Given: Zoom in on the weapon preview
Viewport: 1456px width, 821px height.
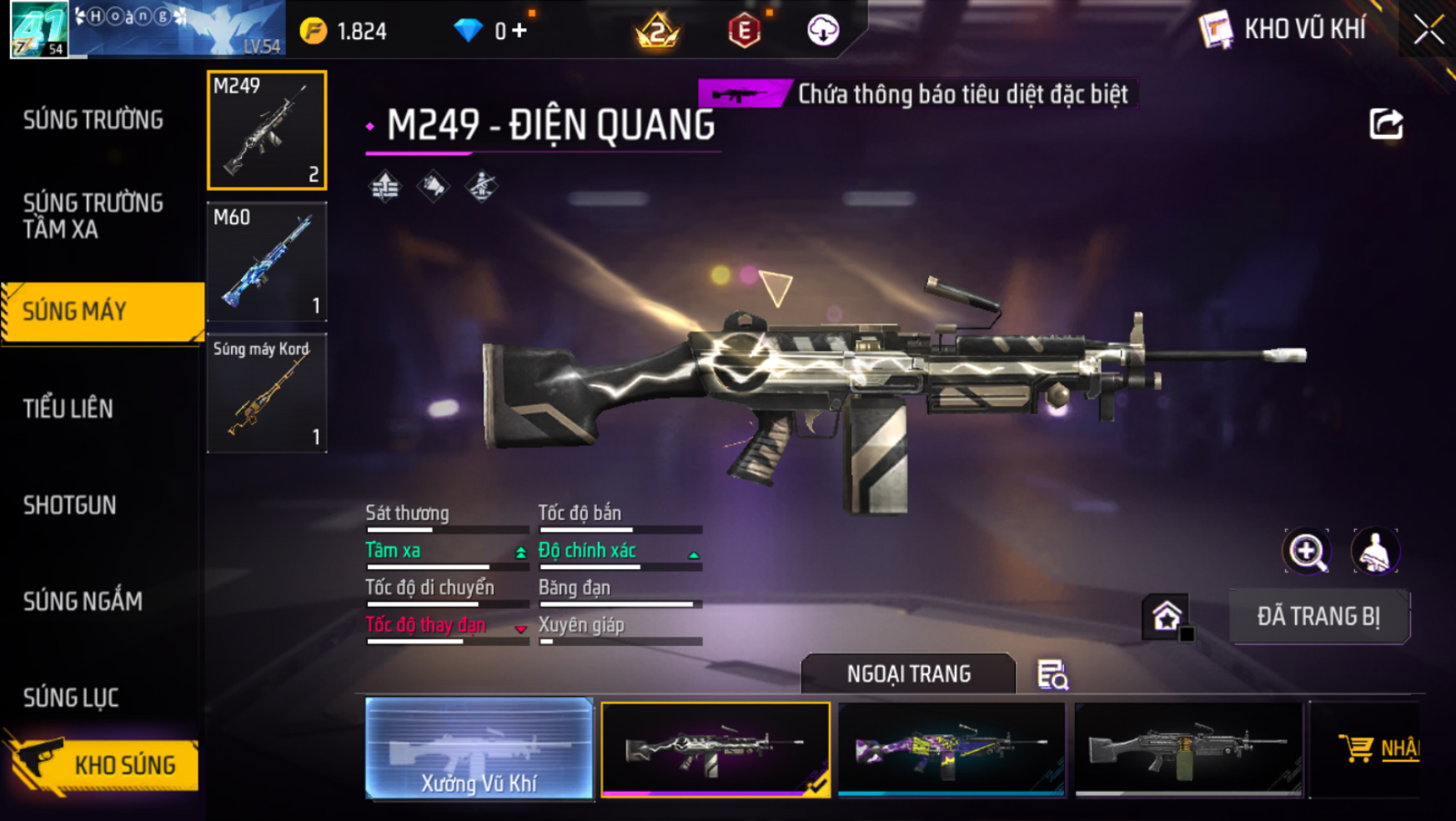Looking at the screenshot, I should point(1307,551).
